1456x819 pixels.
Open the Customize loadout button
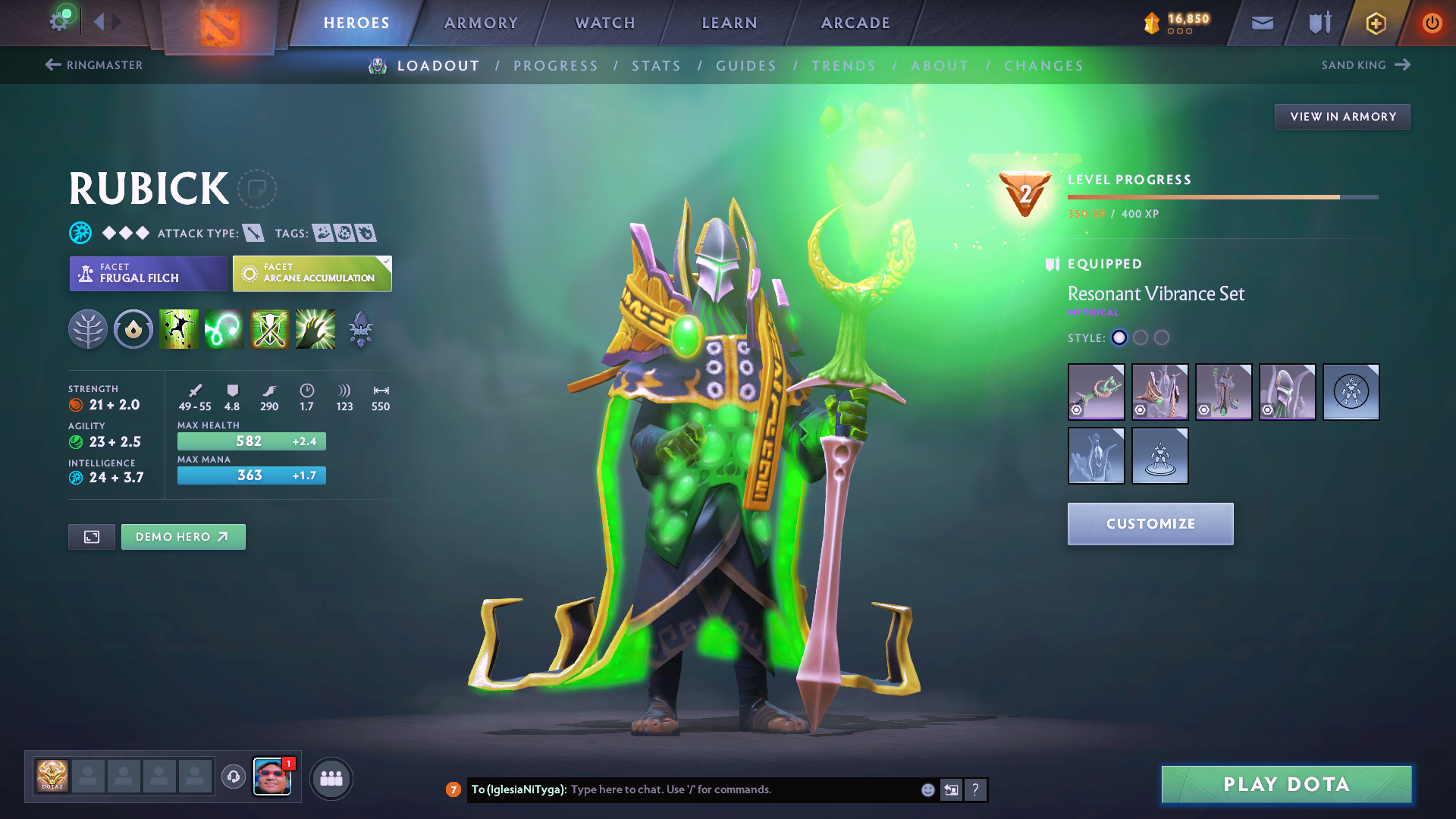[1150, 524]
